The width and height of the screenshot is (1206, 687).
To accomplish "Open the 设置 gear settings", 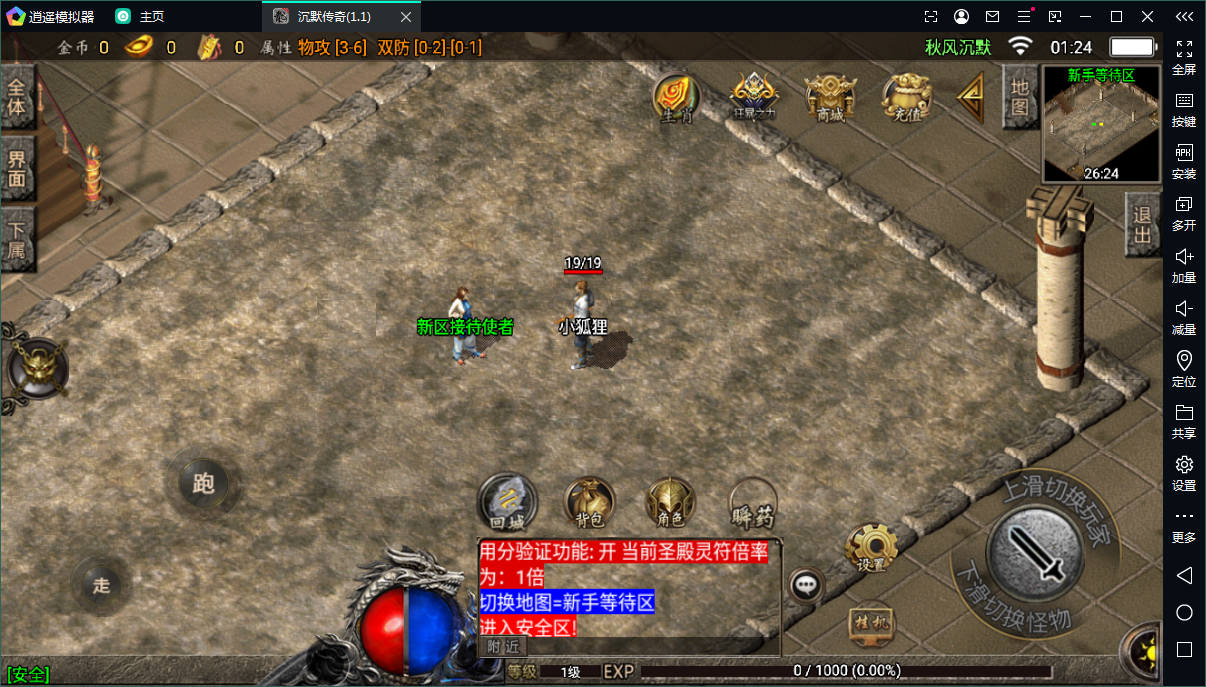I will pos(870,547).
